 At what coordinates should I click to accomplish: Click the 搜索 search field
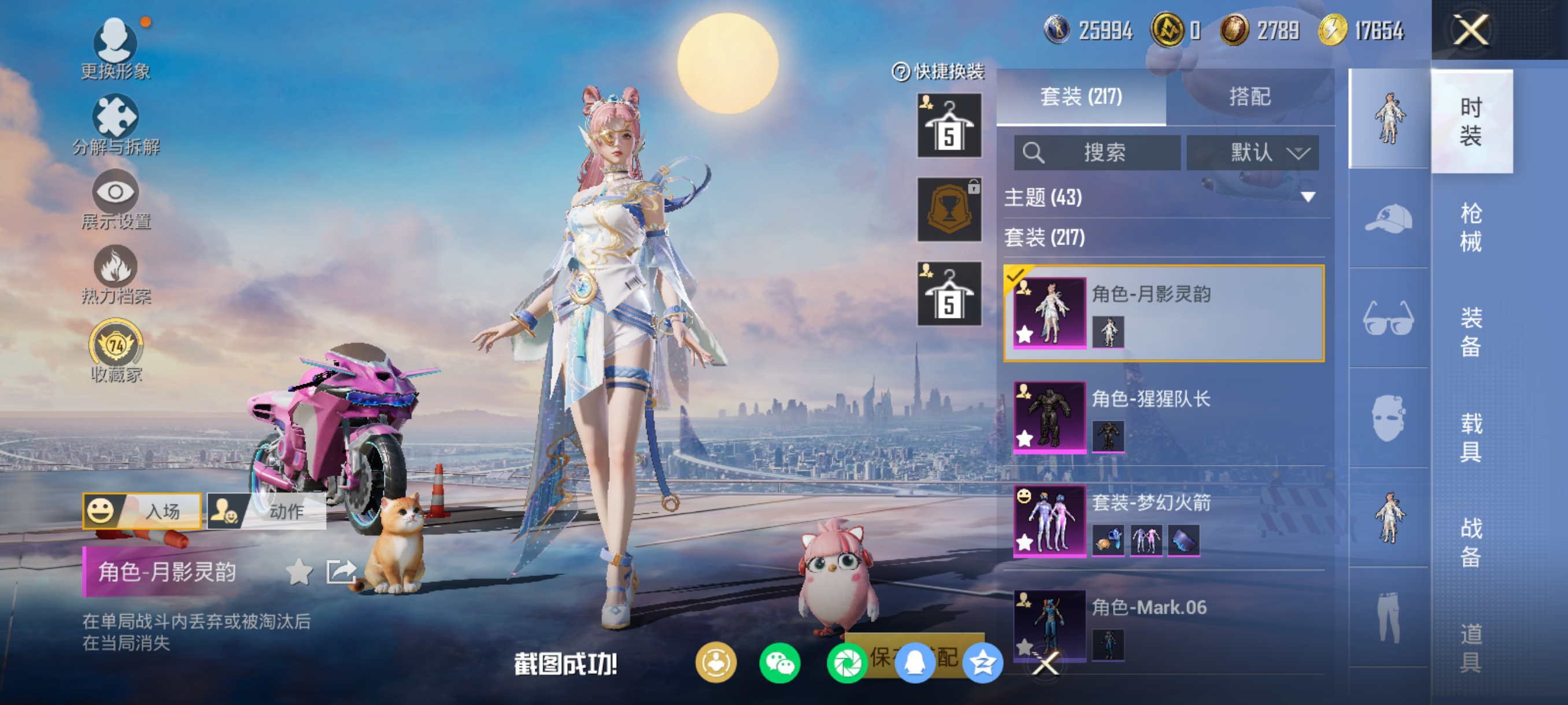pos(1097,152)
